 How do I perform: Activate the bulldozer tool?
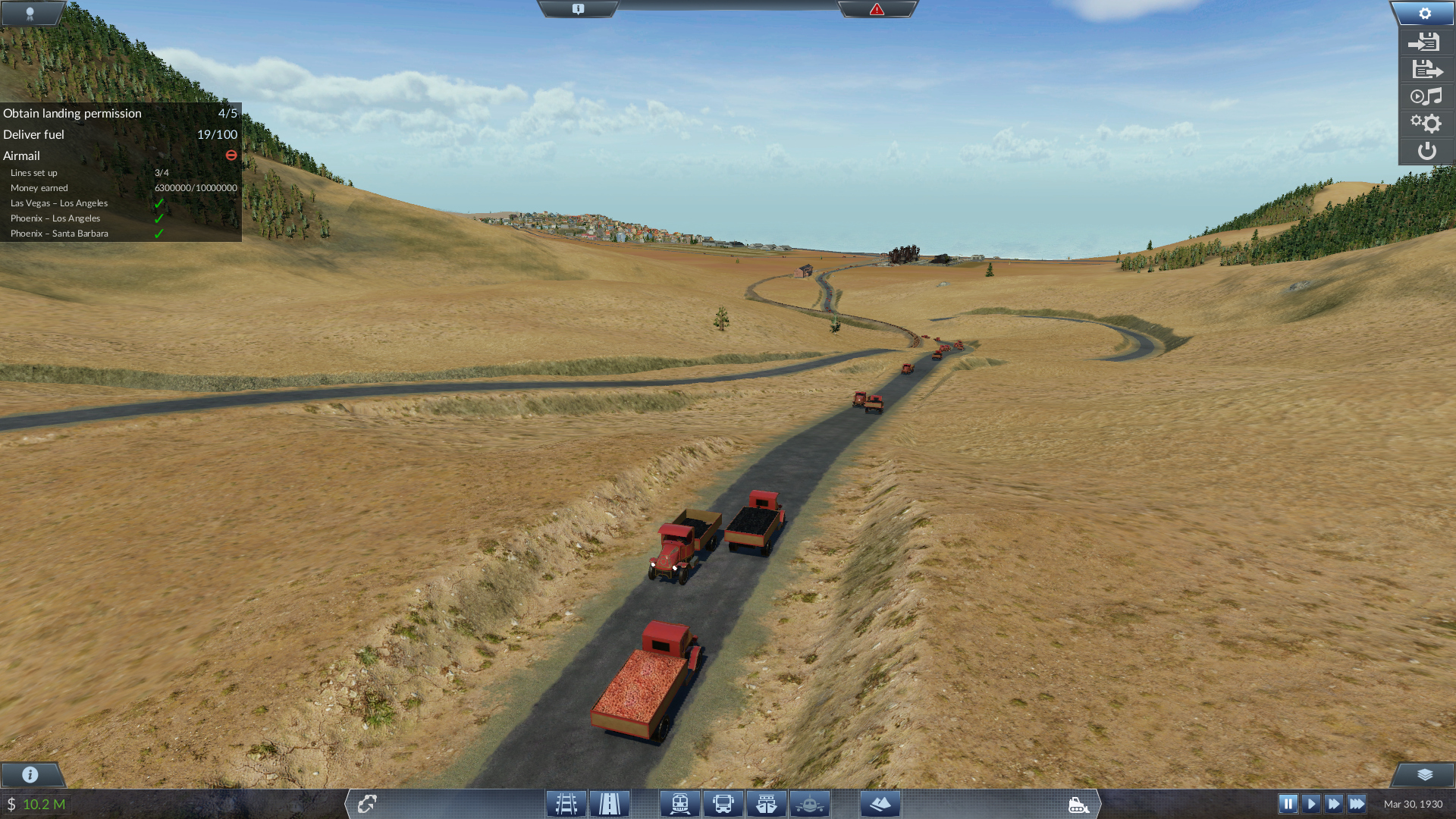click(x=1078, y=805)
